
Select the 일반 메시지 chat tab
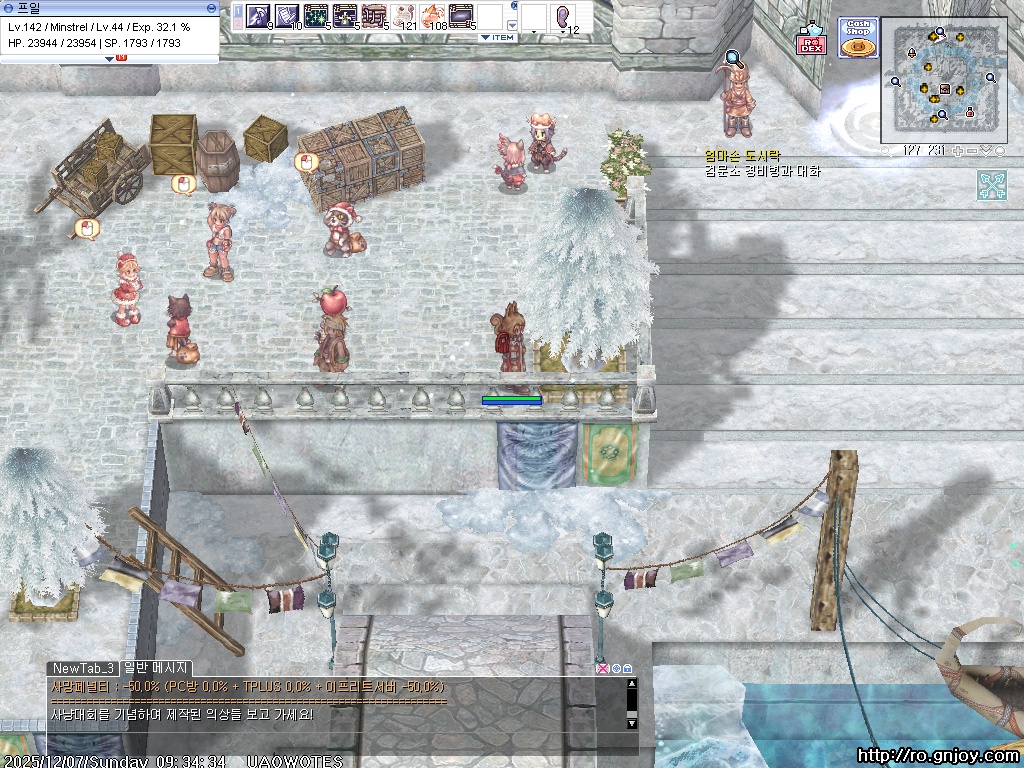155,668
